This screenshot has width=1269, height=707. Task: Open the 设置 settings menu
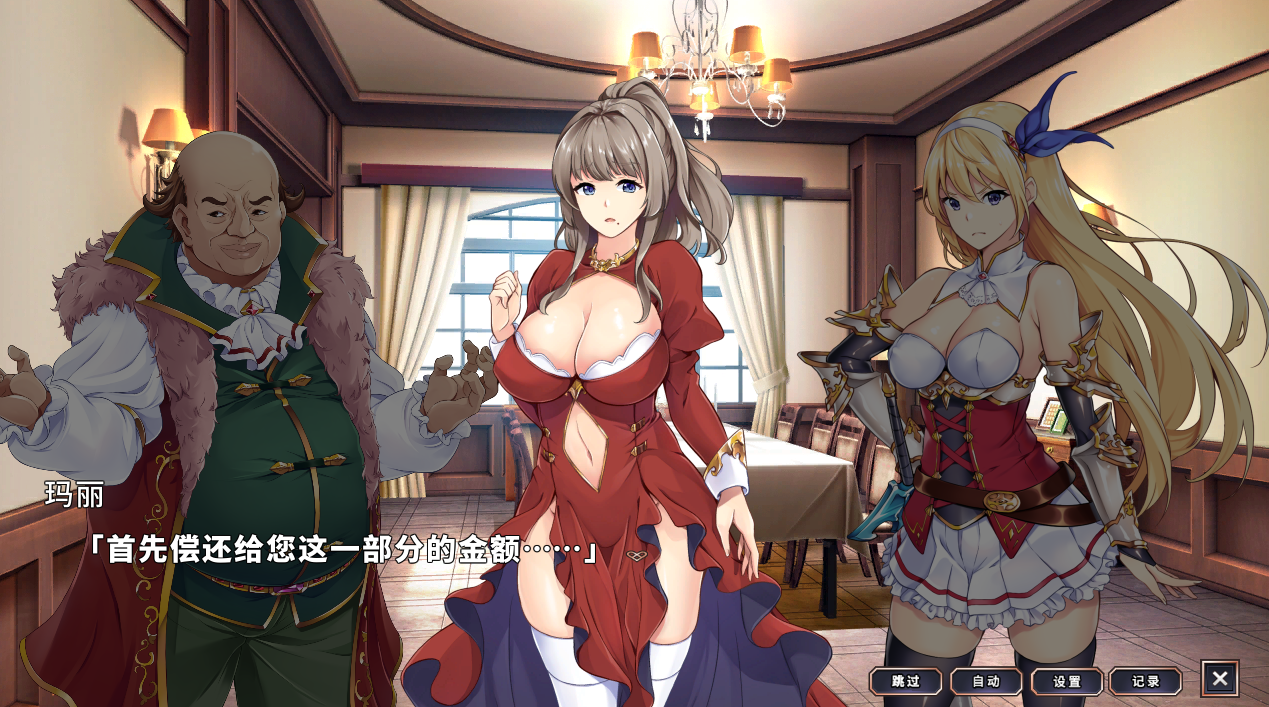(x=1066, y=681)
